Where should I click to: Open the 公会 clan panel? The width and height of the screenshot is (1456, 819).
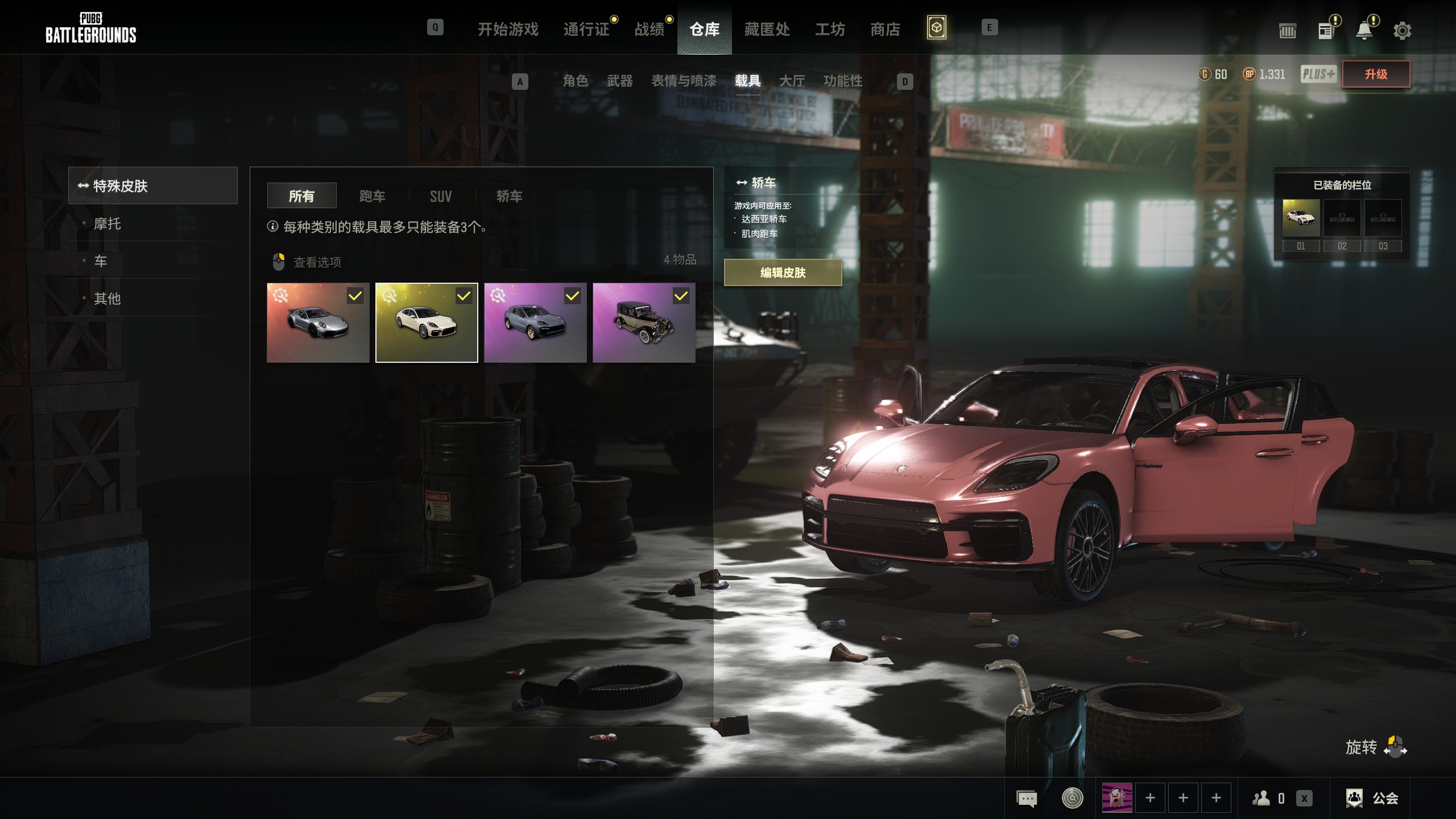point(1373,798)
